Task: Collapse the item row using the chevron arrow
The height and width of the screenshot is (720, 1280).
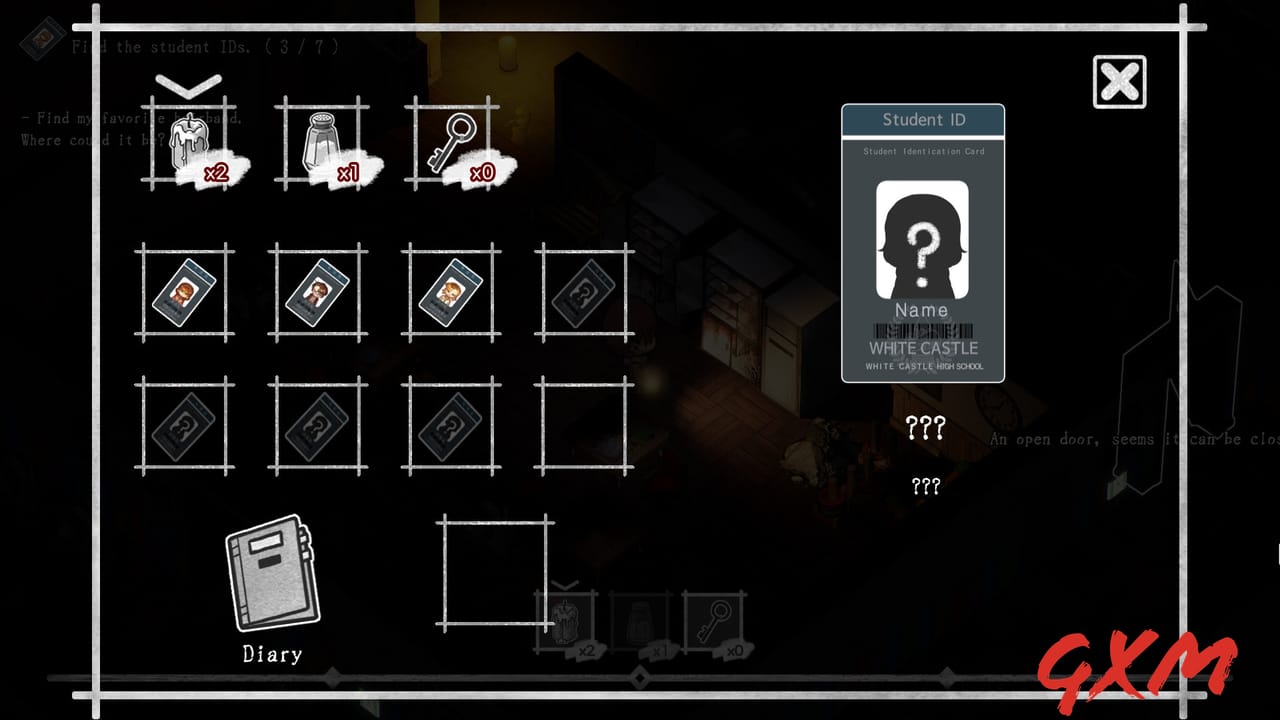Action: point(190,84)
